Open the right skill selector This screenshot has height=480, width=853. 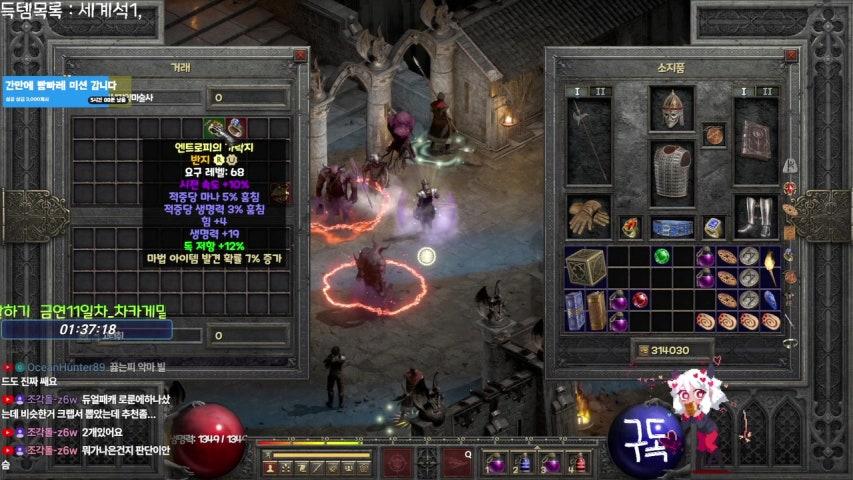[x=457, y=462]
